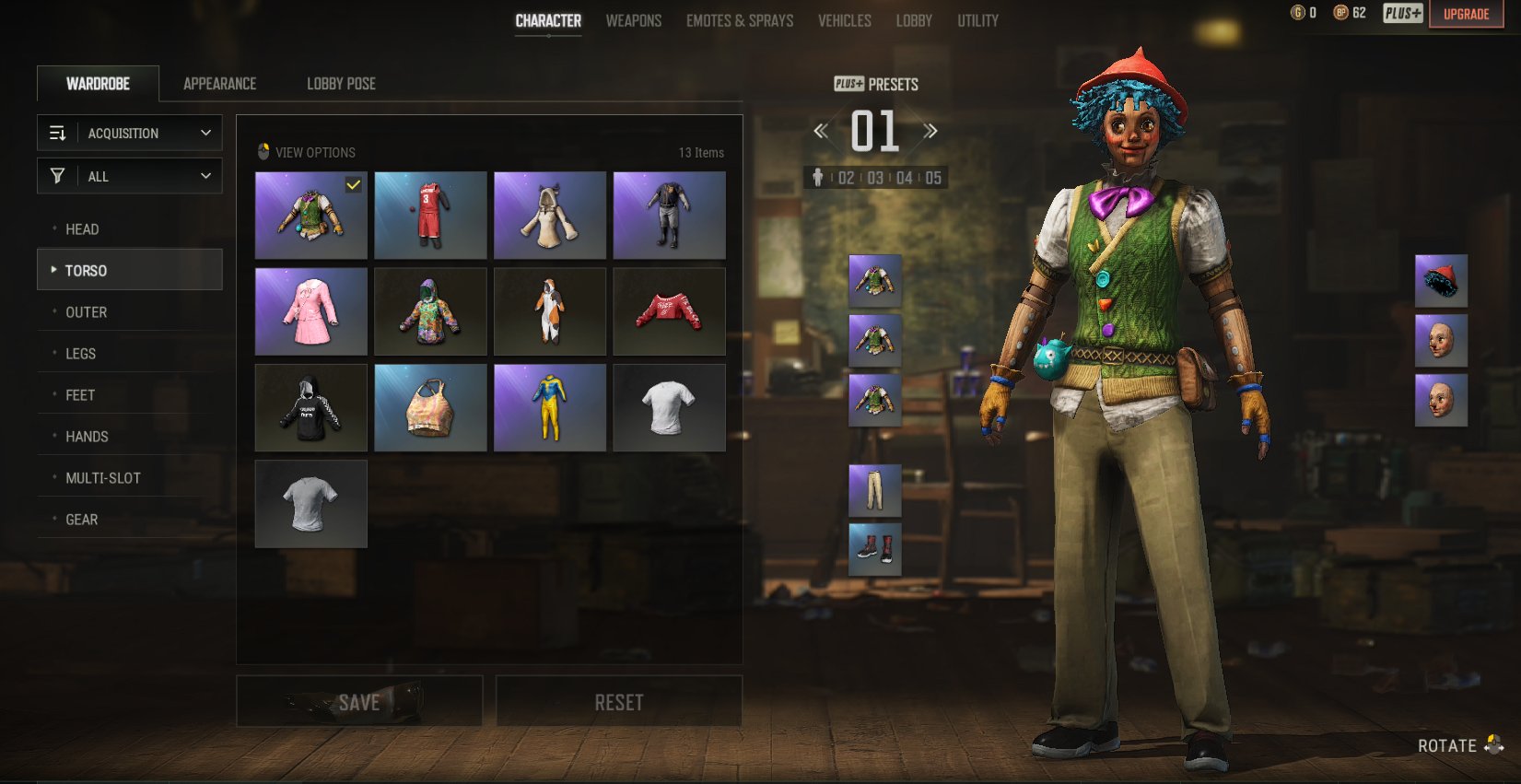
Task: Pick the black hoodie item
Action: point(310,408)
